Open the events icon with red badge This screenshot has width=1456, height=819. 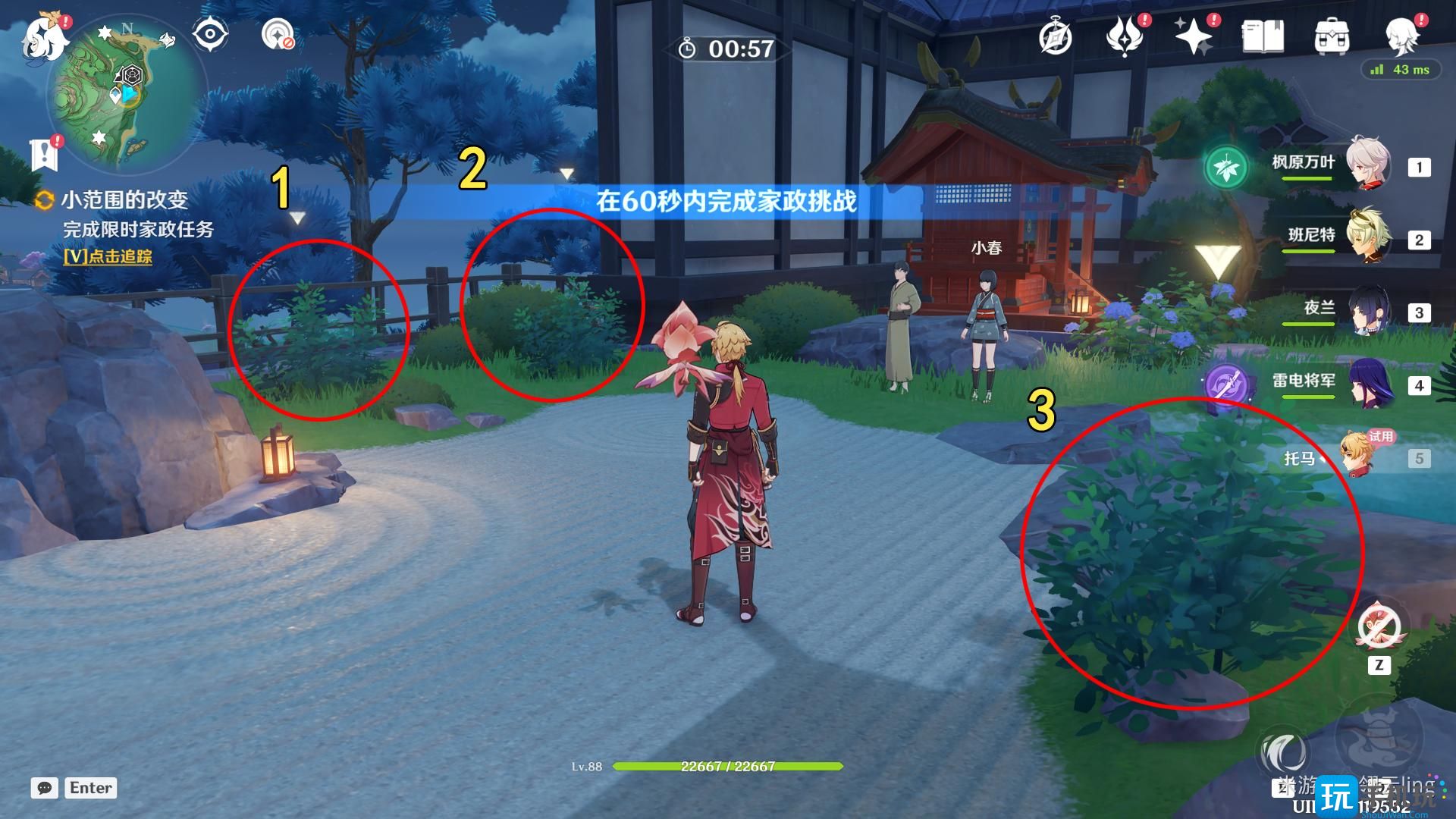tap(1125, 36)
